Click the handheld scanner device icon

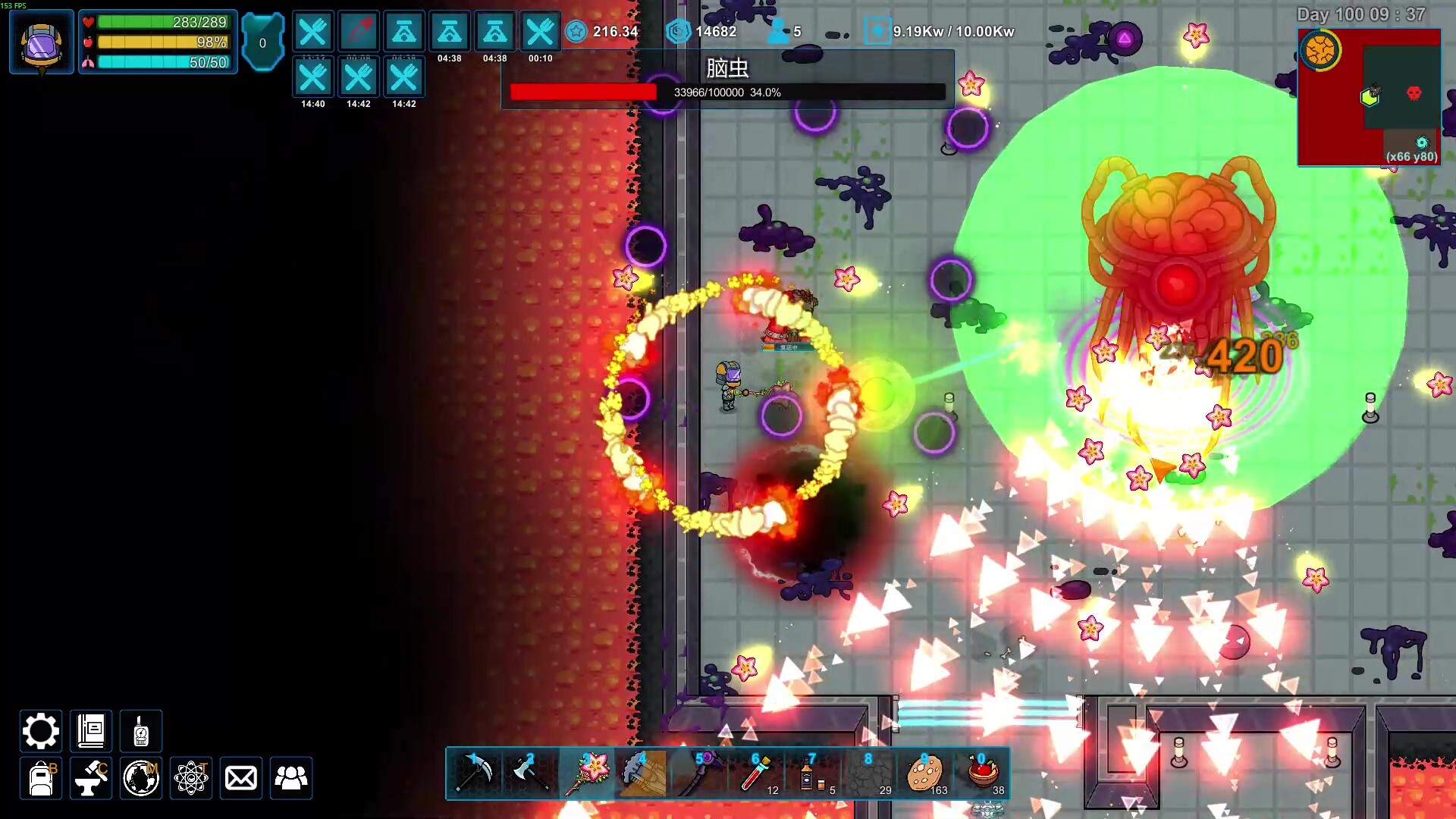click(141, 731)
